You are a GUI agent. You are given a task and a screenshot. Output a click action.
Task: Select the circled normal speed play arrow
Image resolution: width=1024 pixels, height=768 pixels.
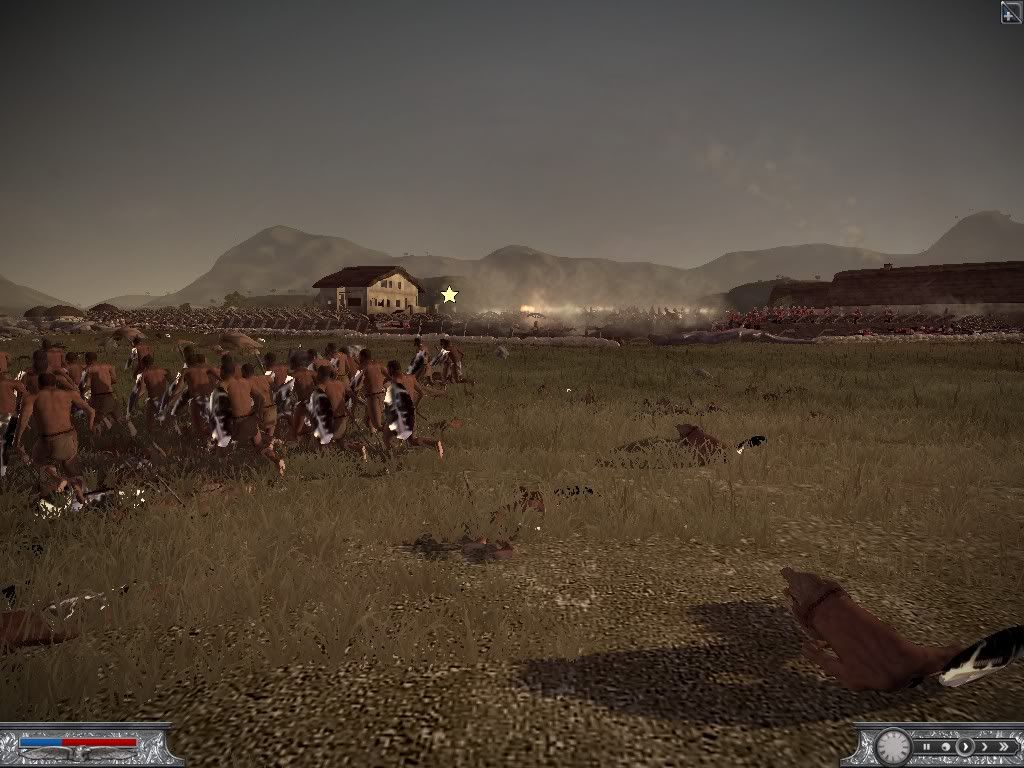(x=964, y=746)
